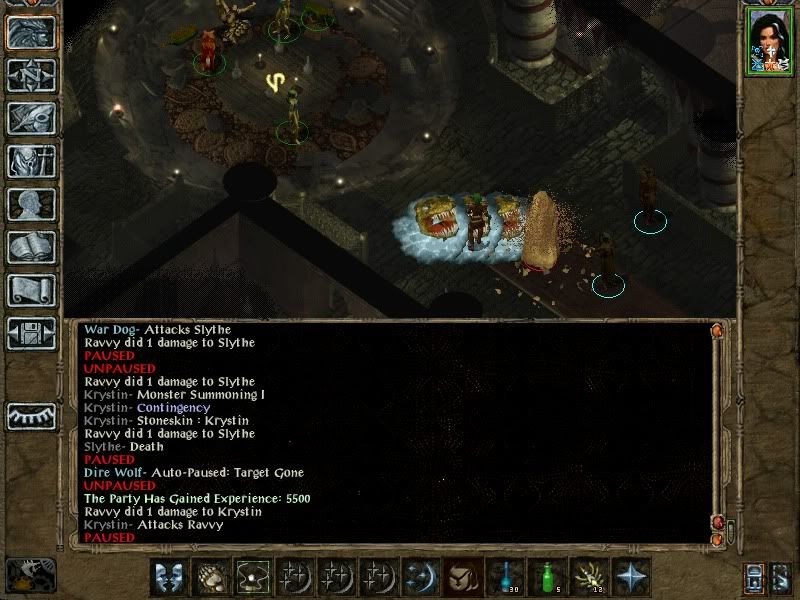Select the character portrait
The width and height of the screenshot is (800, 600).
click(x=768, y=40)
